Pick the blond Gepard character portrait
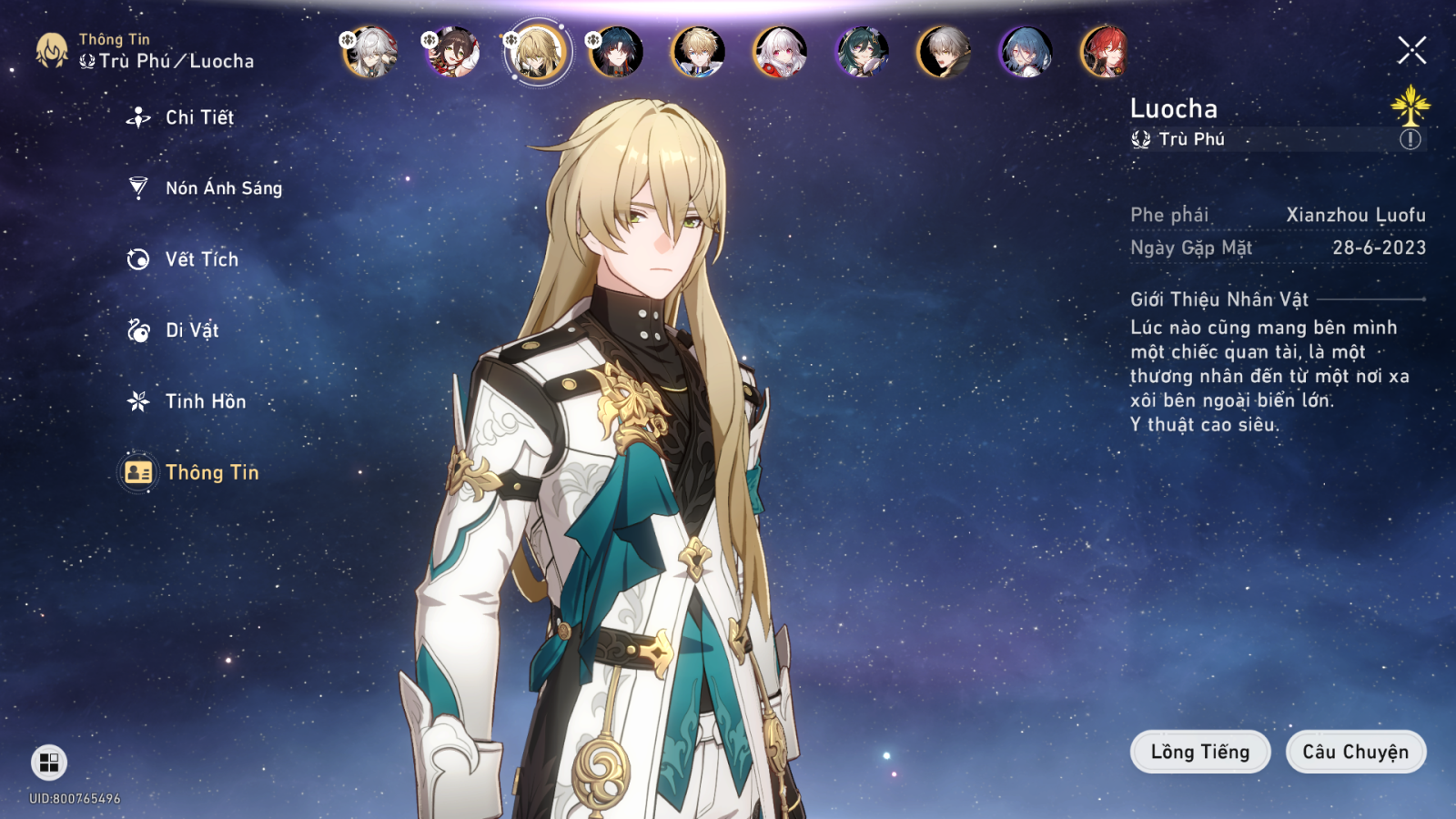The width and height of the screenshot is (1456, 819). pyautogui.click(x=698, y=52)
